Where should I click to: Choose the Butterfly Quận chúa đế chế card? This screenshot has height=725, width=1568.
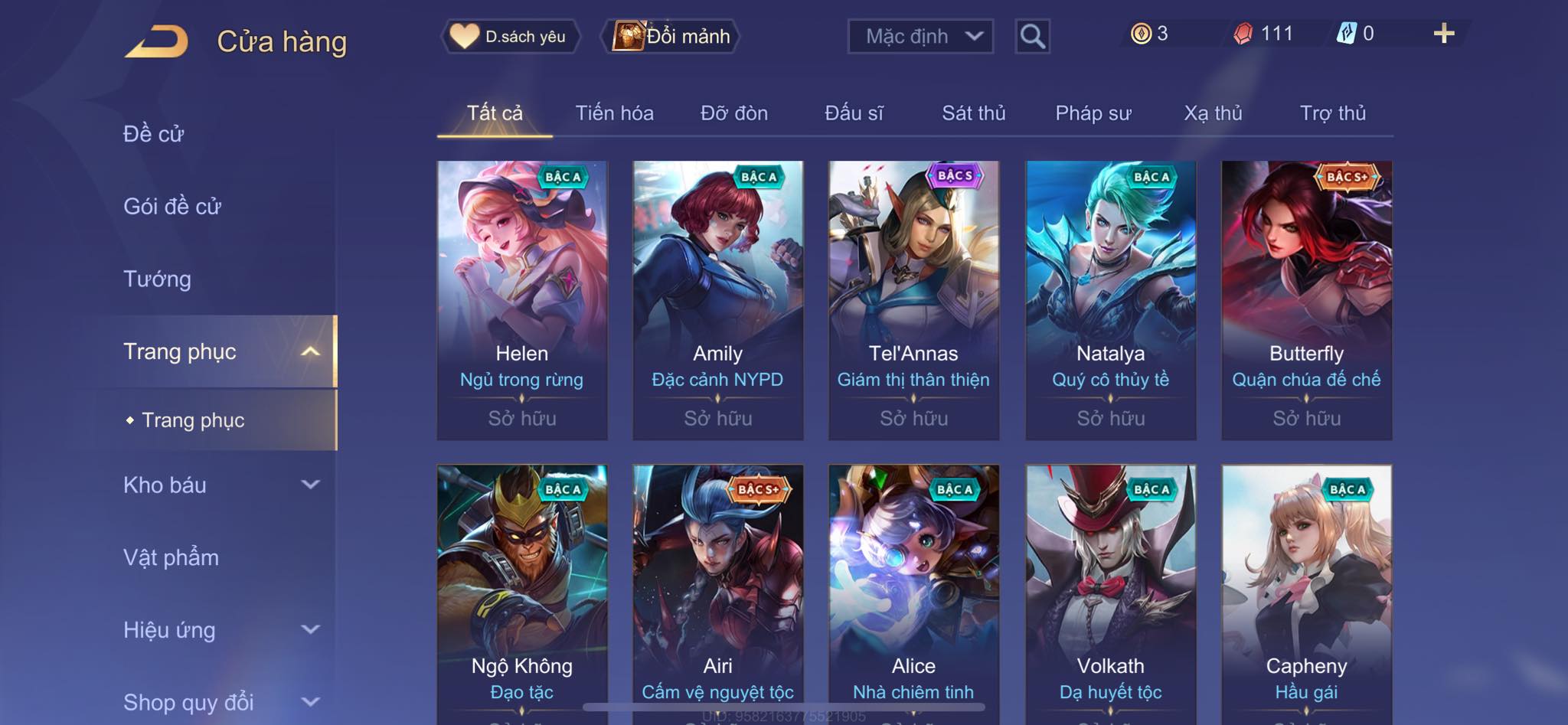tap(1306, 299)
